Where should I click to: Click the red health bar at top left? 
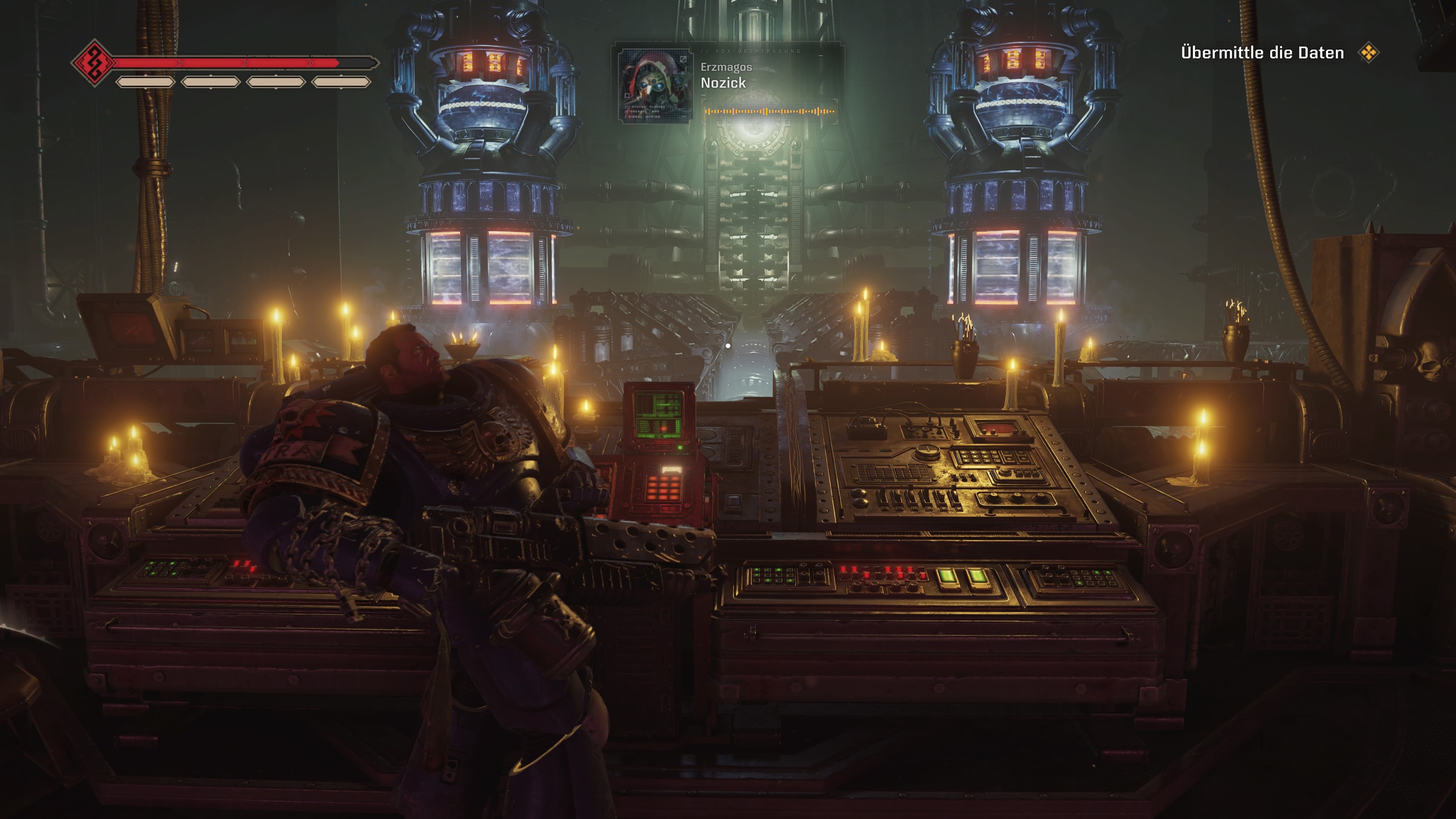(226, 63)
